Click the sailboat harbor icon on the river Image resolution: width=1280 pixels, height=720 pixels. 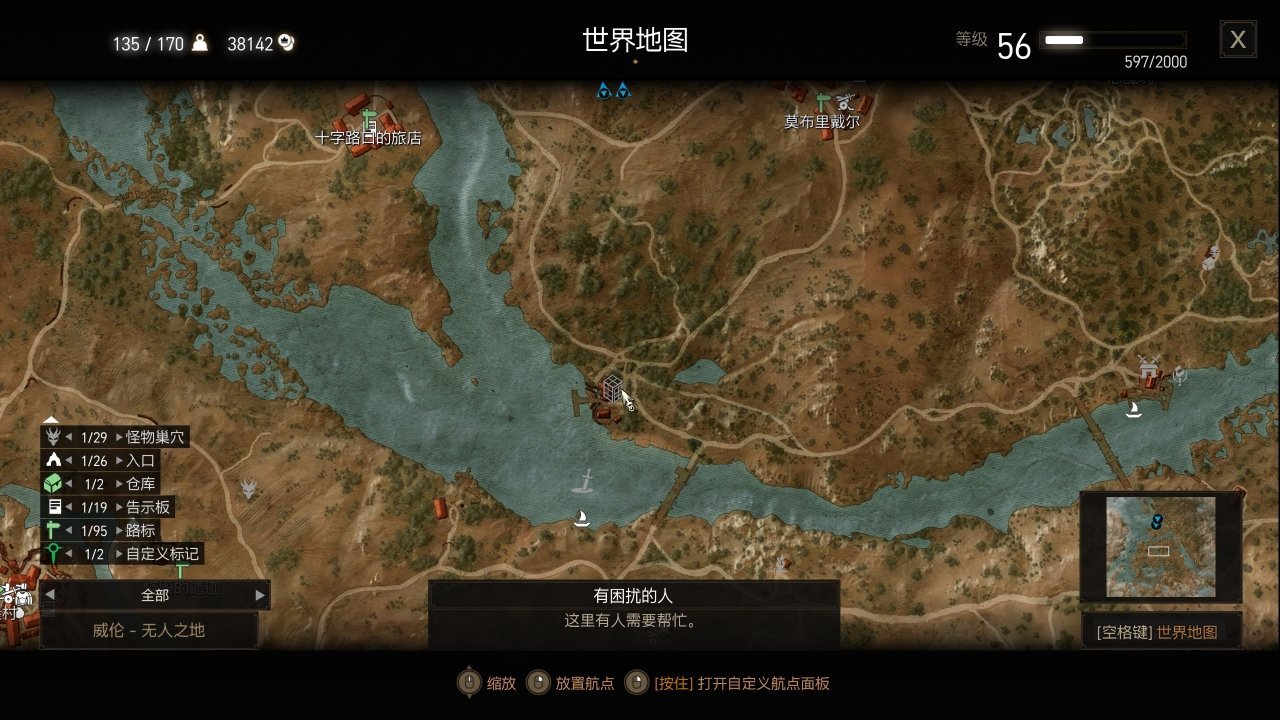[x=583, y=518]
